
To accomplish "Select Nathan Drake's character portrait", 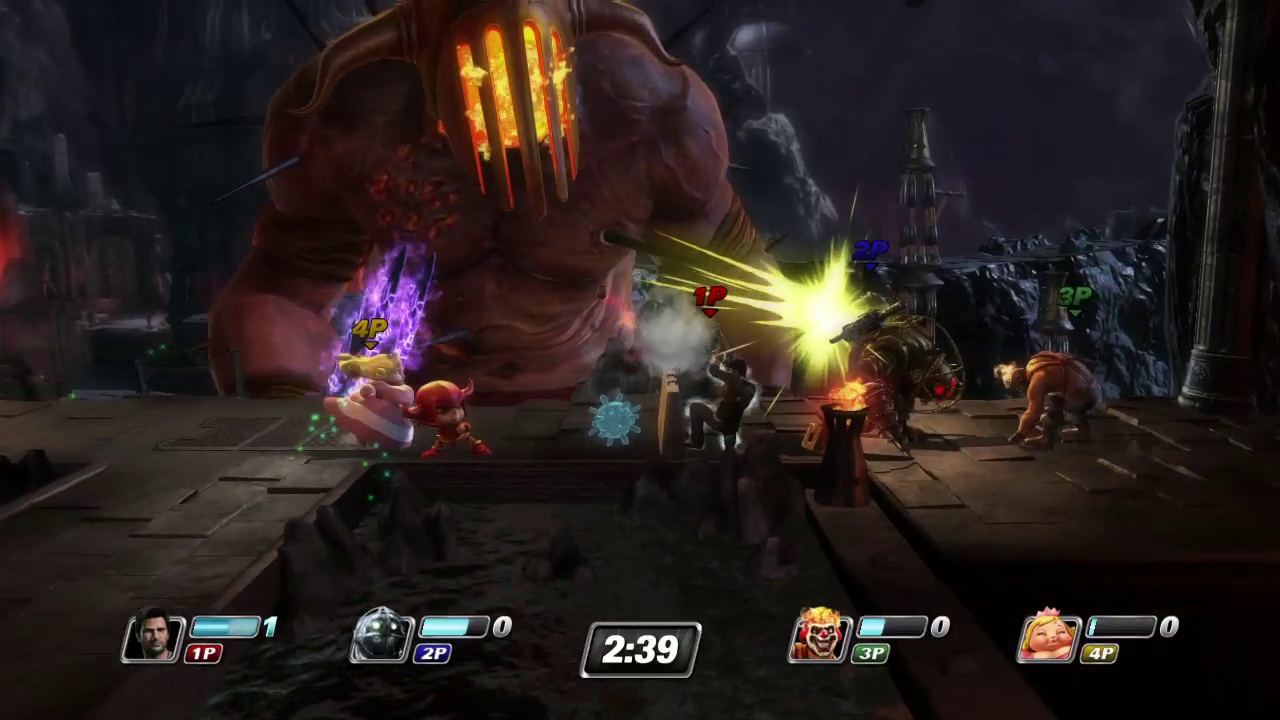I will [155, 637].
